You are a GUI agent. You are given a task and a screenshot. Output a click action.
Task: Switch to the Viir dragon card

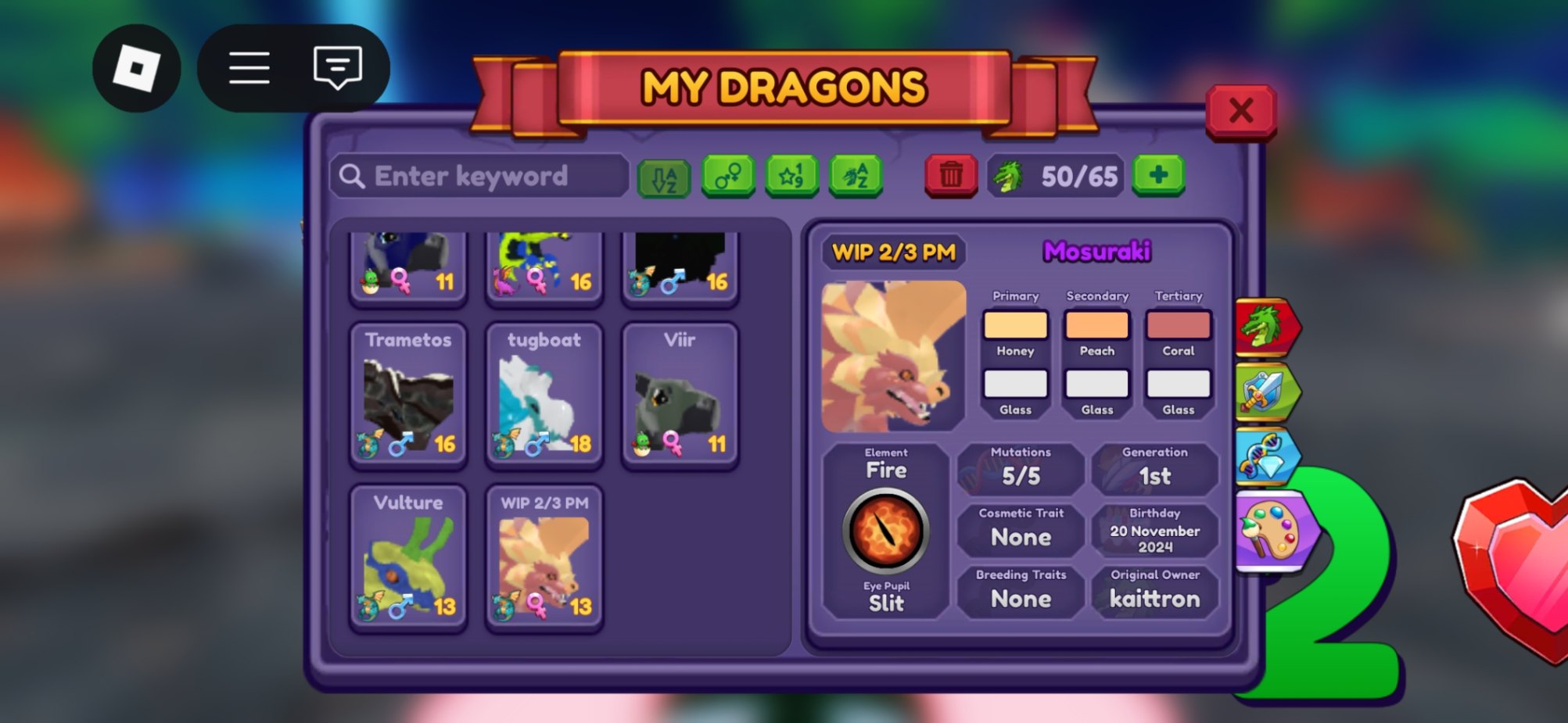click(x=680, y=395)
